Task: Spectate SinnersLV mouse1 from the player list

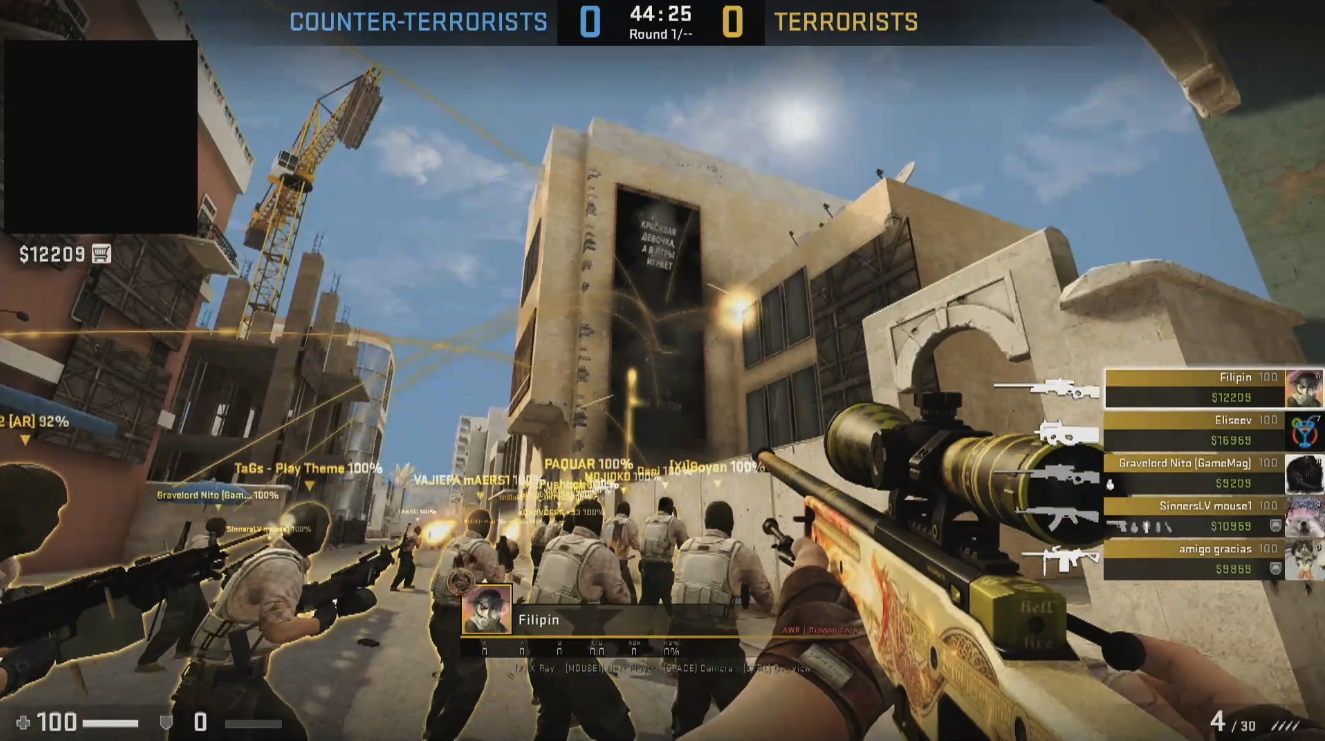Action: [x=1194, y=516]
